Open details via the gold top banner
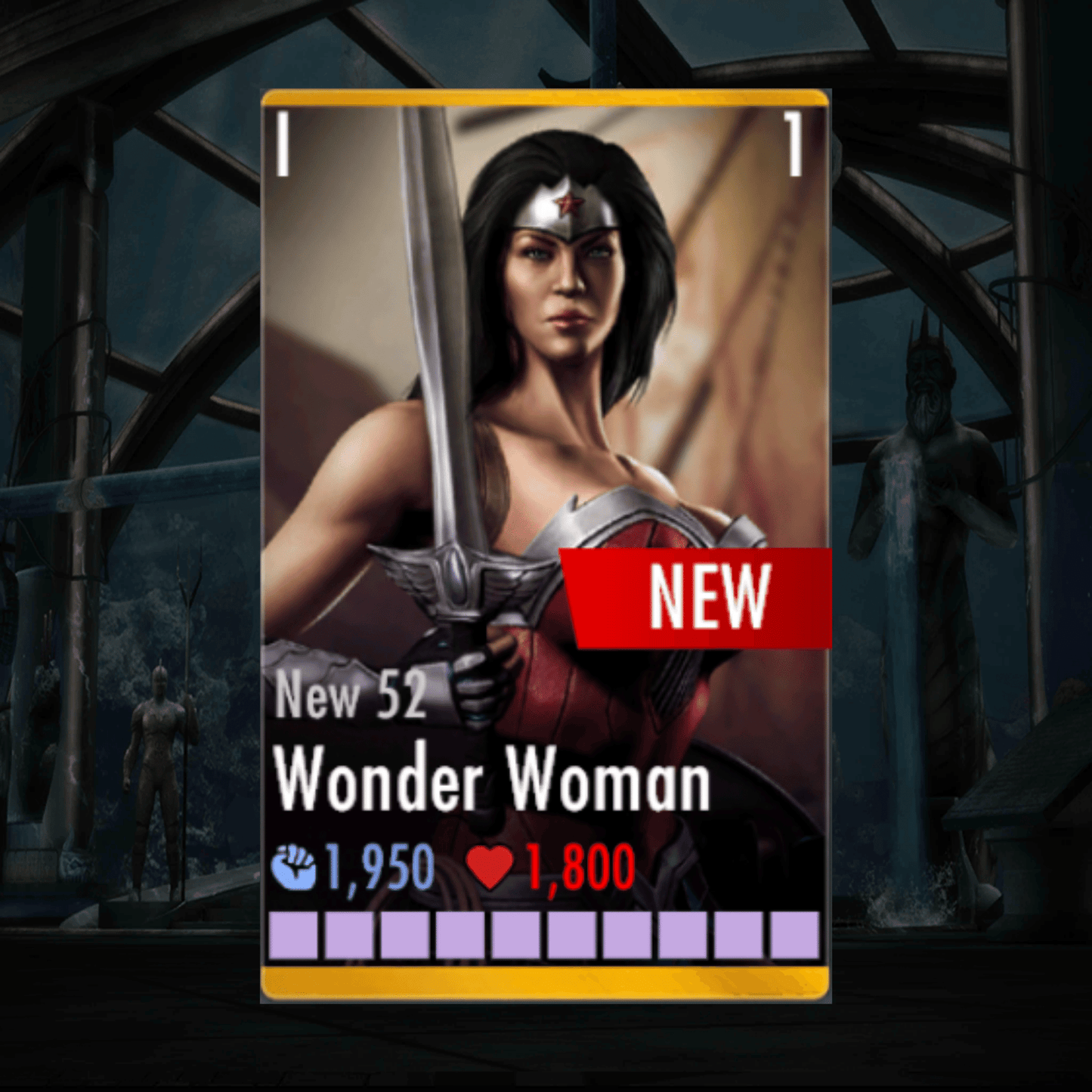 click(546, 97)
